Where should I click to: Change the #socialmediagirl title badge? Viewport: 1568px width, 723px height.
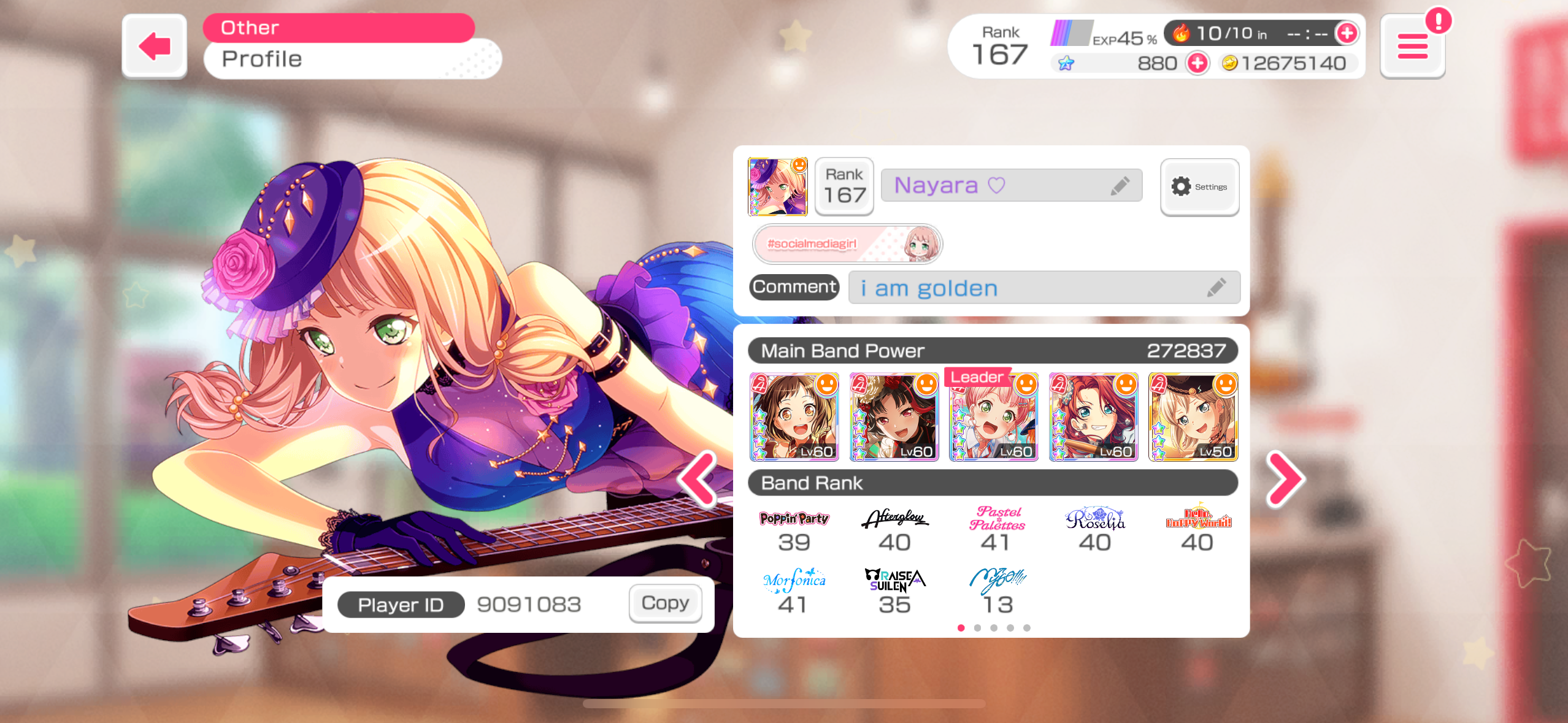coord(847,244)
